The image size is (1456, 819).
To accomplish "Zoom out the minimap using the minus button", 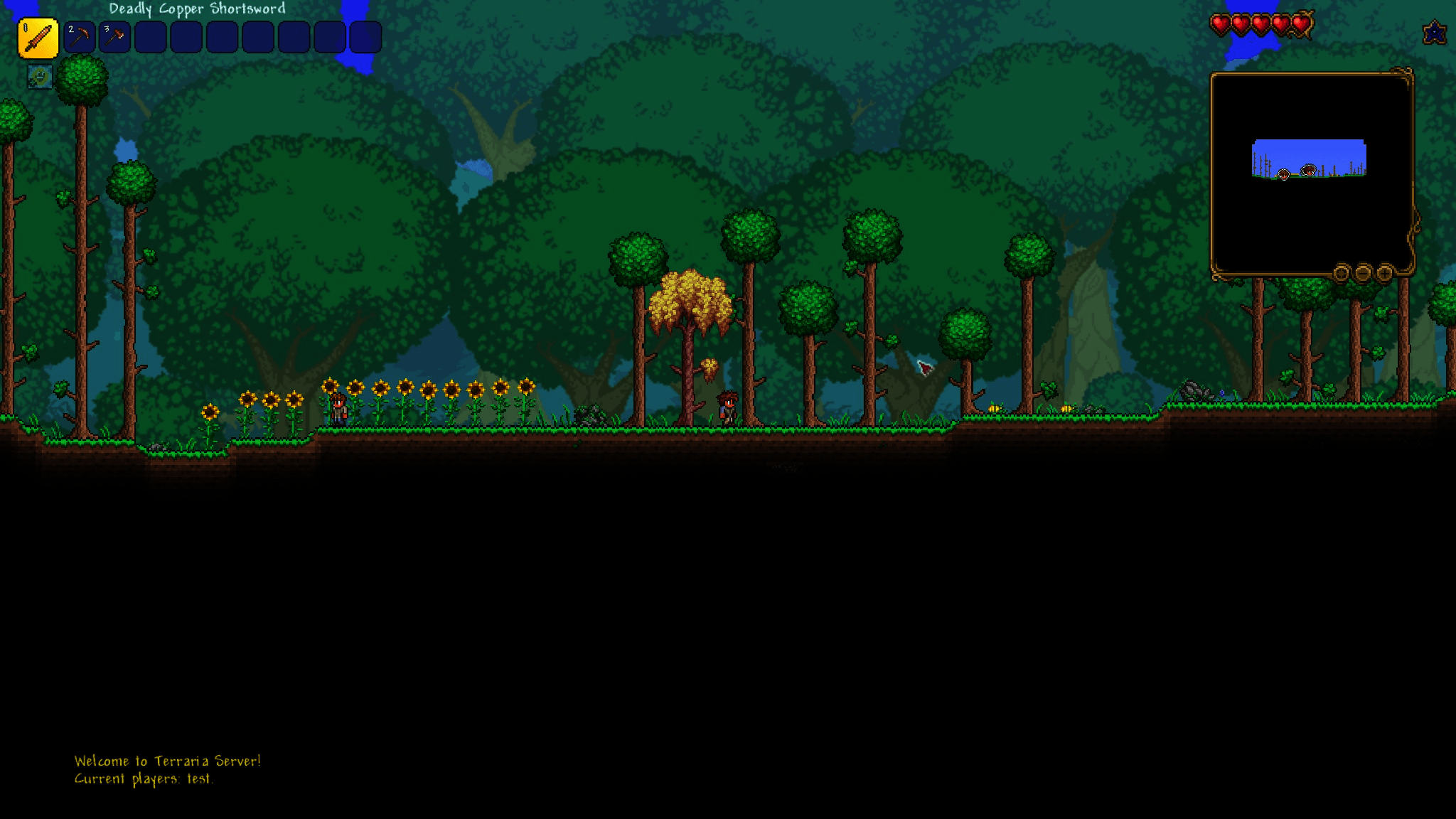I will pos(1363,274).
